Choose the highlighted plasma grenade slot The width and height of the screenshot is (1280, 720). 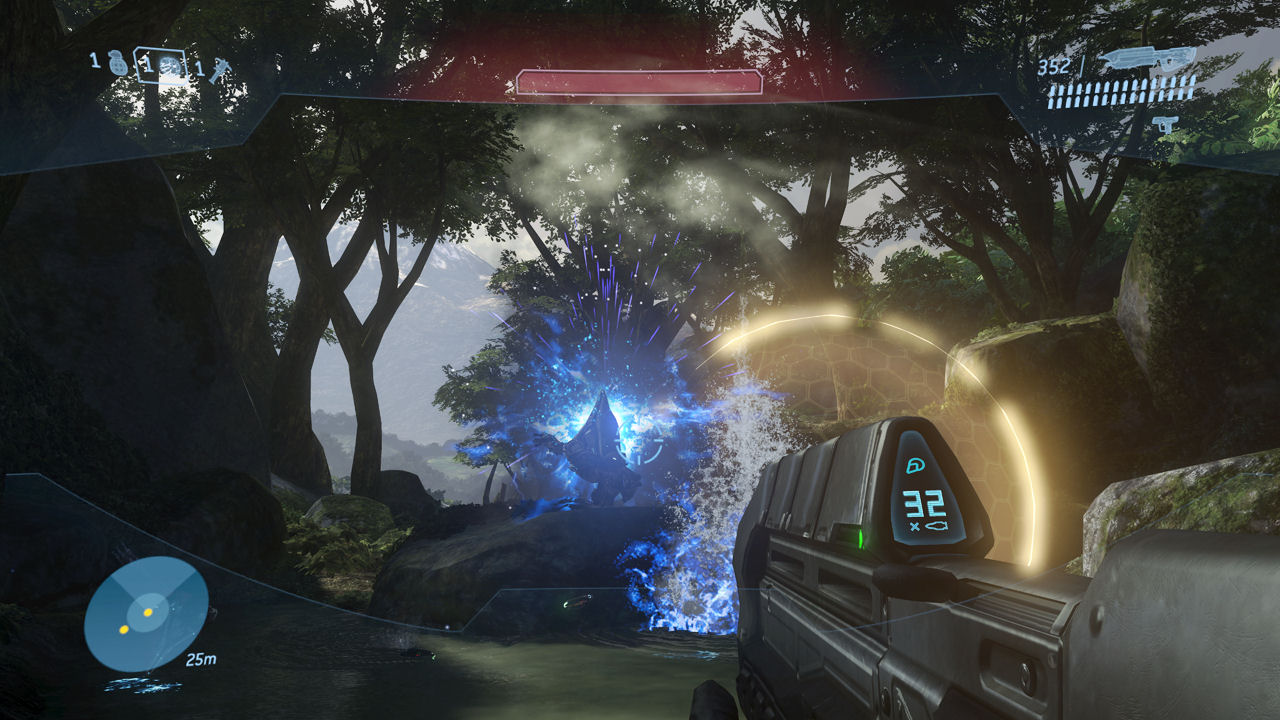[x=170, y=66]
